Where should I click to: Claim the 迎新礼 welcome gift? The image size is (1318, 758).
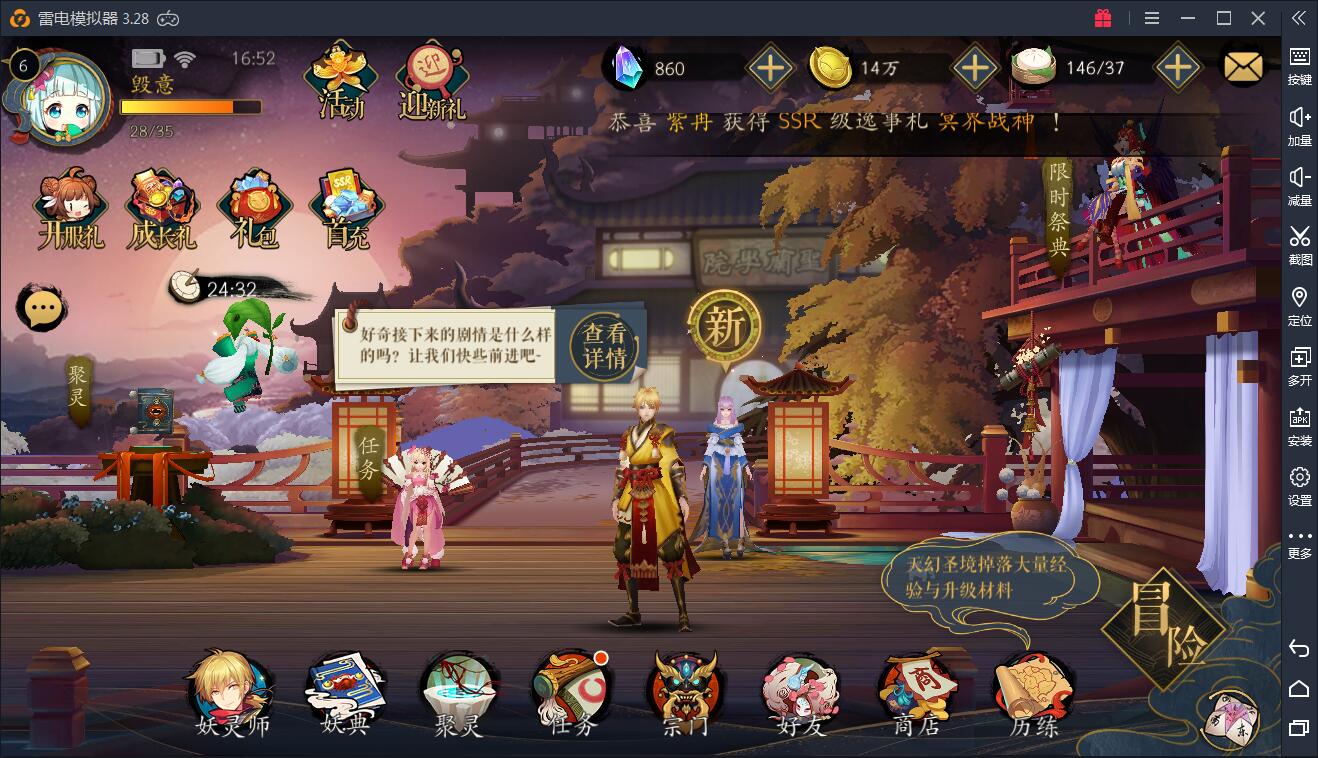pyautogui.click(x=432, y=75)
